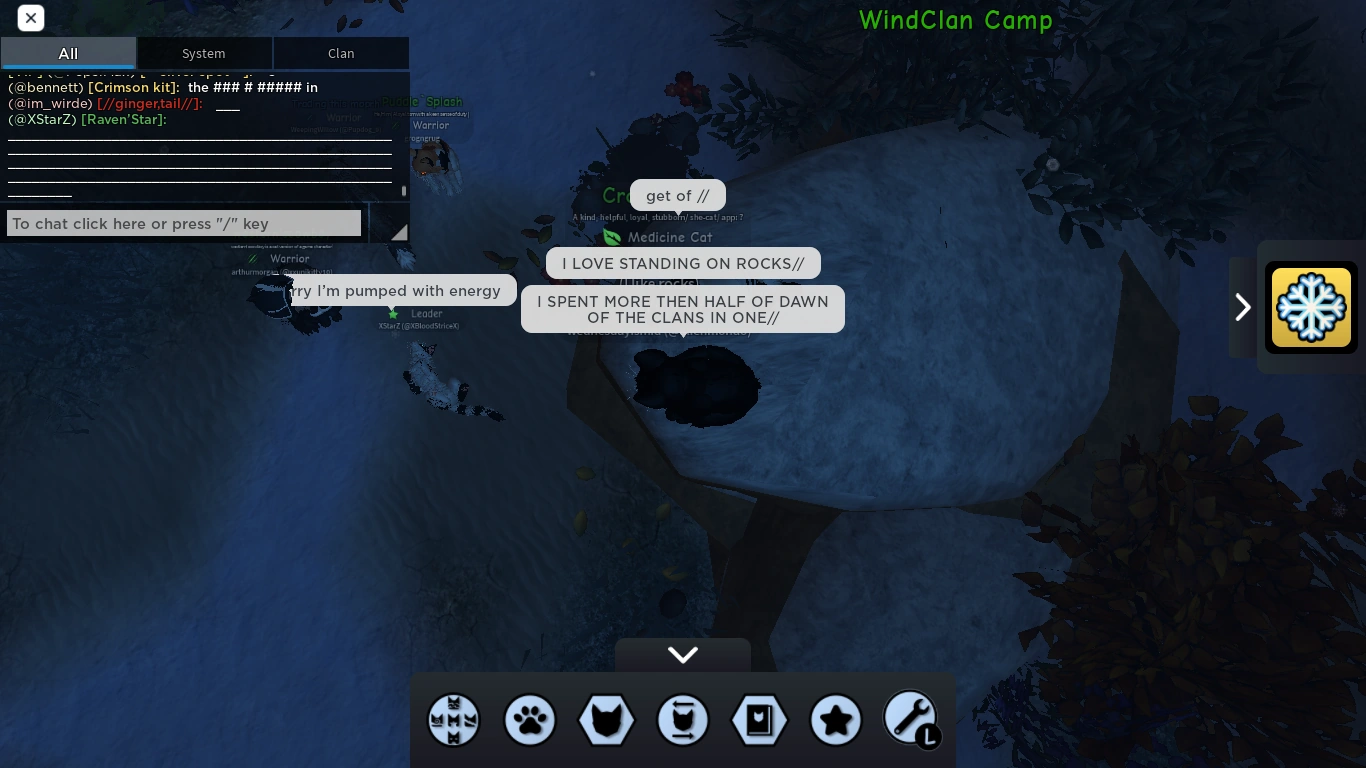The width and height of the screenshot is (1366, 768).
Task: Select the paw print actions icon
Action: [530, 720]
